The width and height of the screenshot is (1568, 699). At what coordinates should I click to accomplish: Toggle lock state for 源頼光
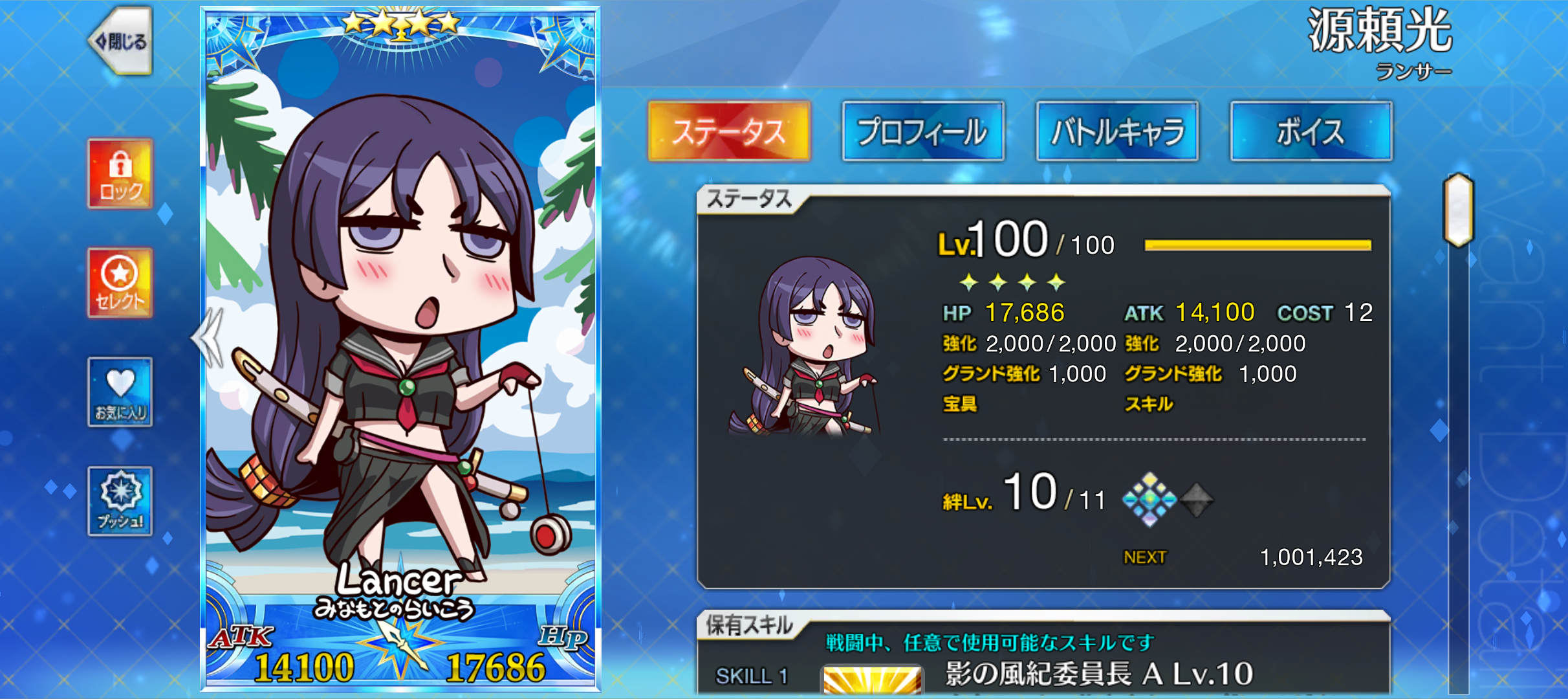point(120,172)
